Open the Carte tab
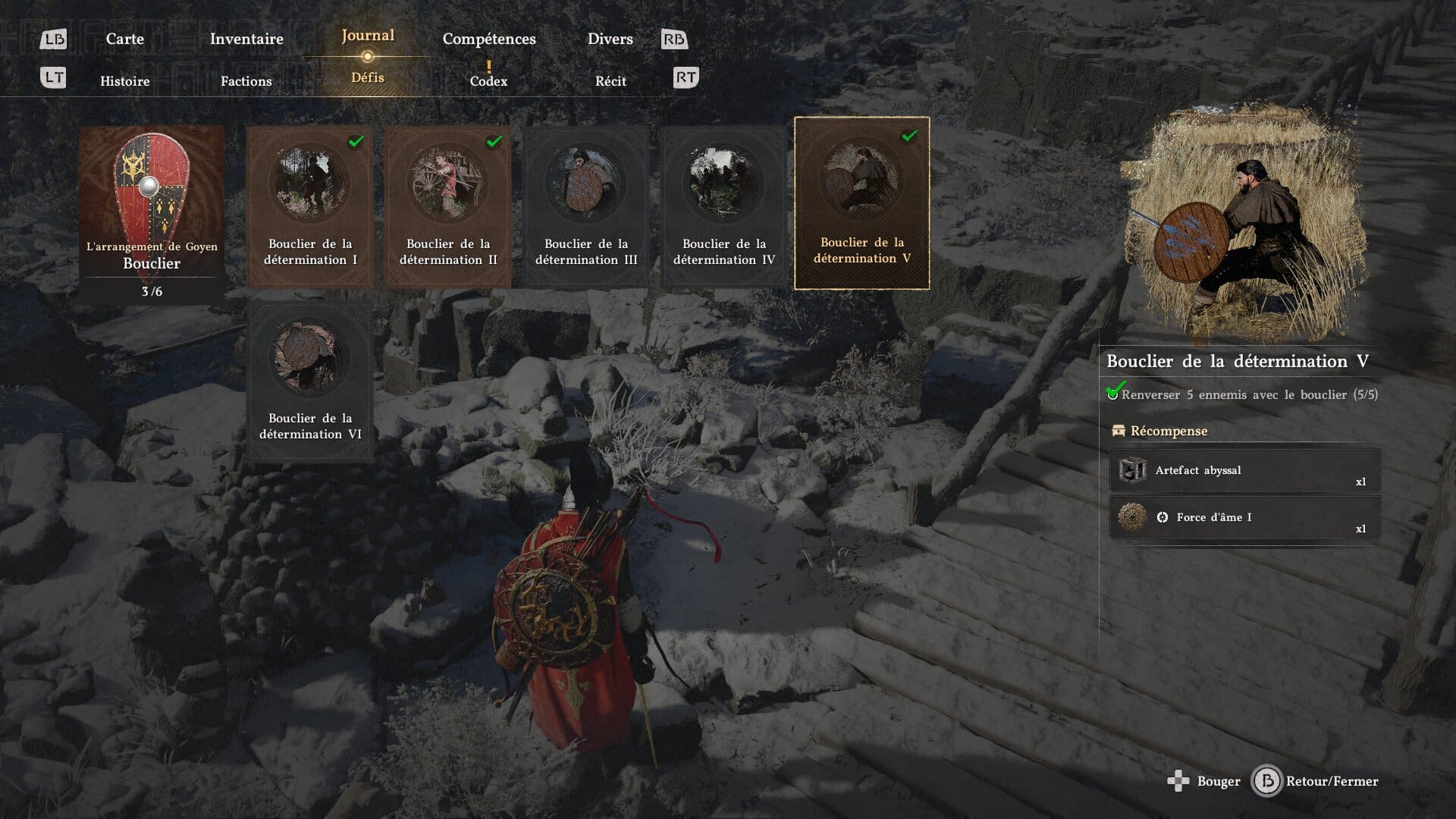The width and height of the screenshot is (1456, 819). [x=125, y=39]
